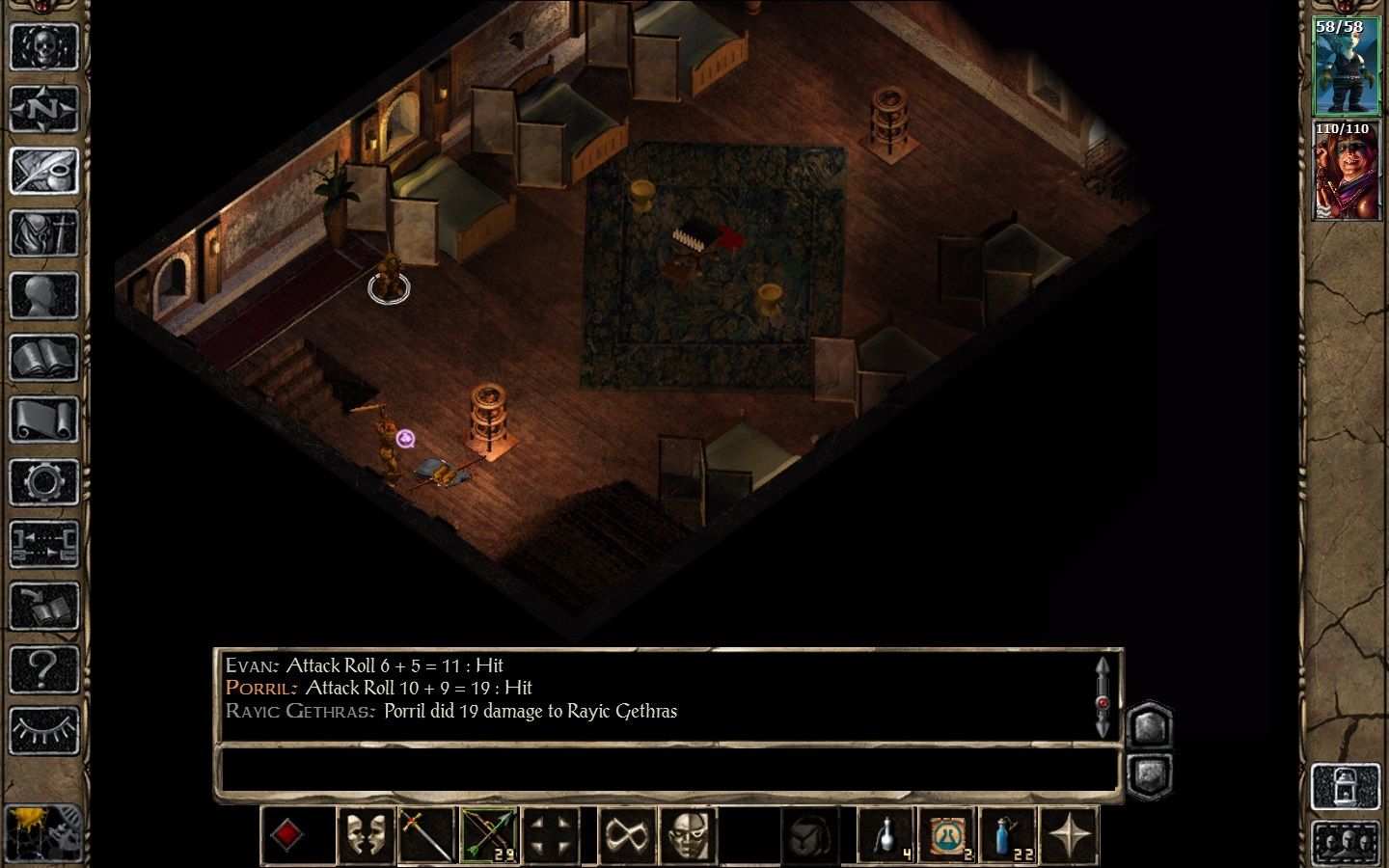Toggle the lantern party AI button
The height and width of the screenshot is (868, 1389).
[1346, 787]
